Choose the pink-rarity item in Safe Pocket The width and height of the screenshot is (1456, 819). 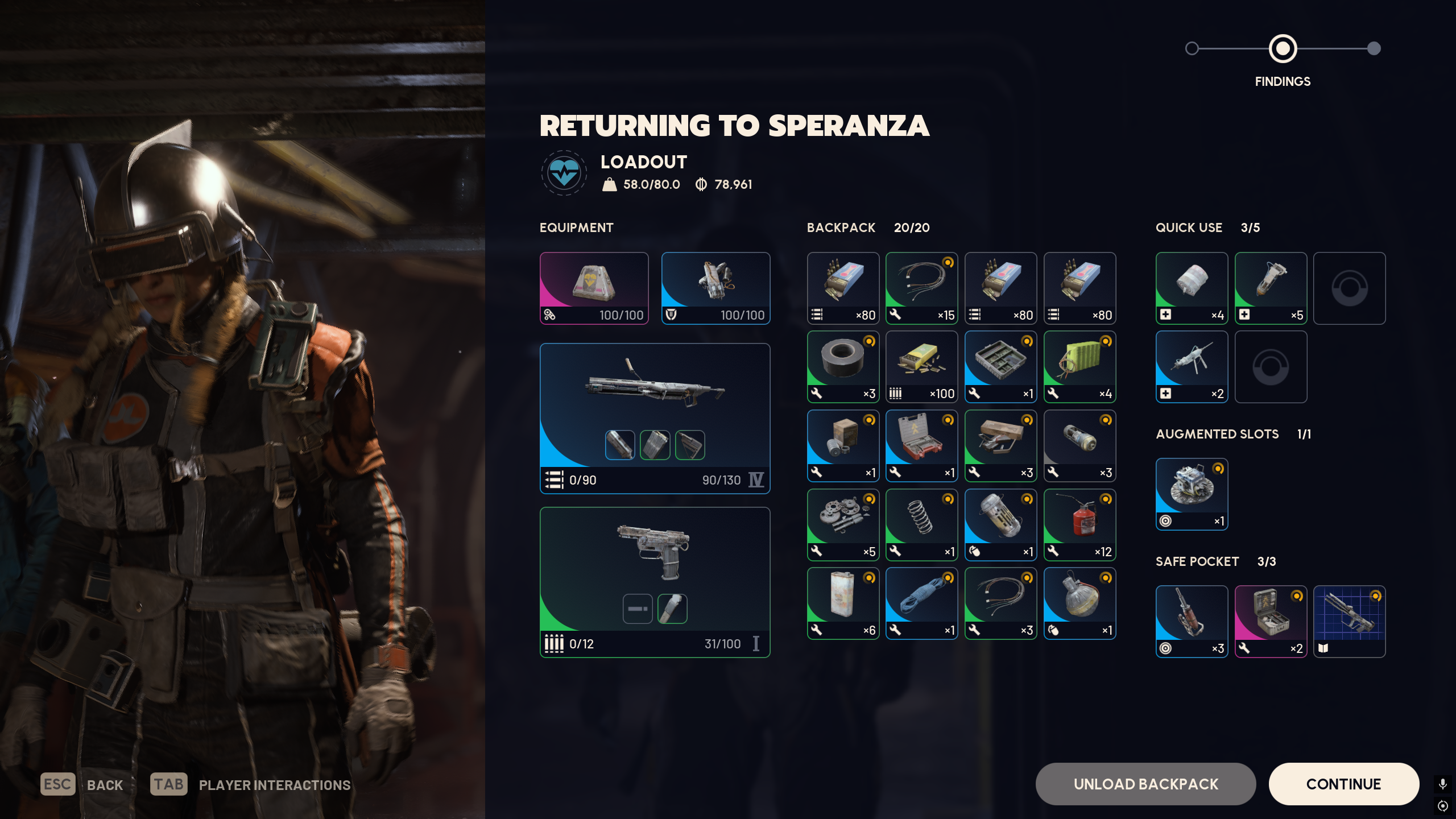(1271, 621)
